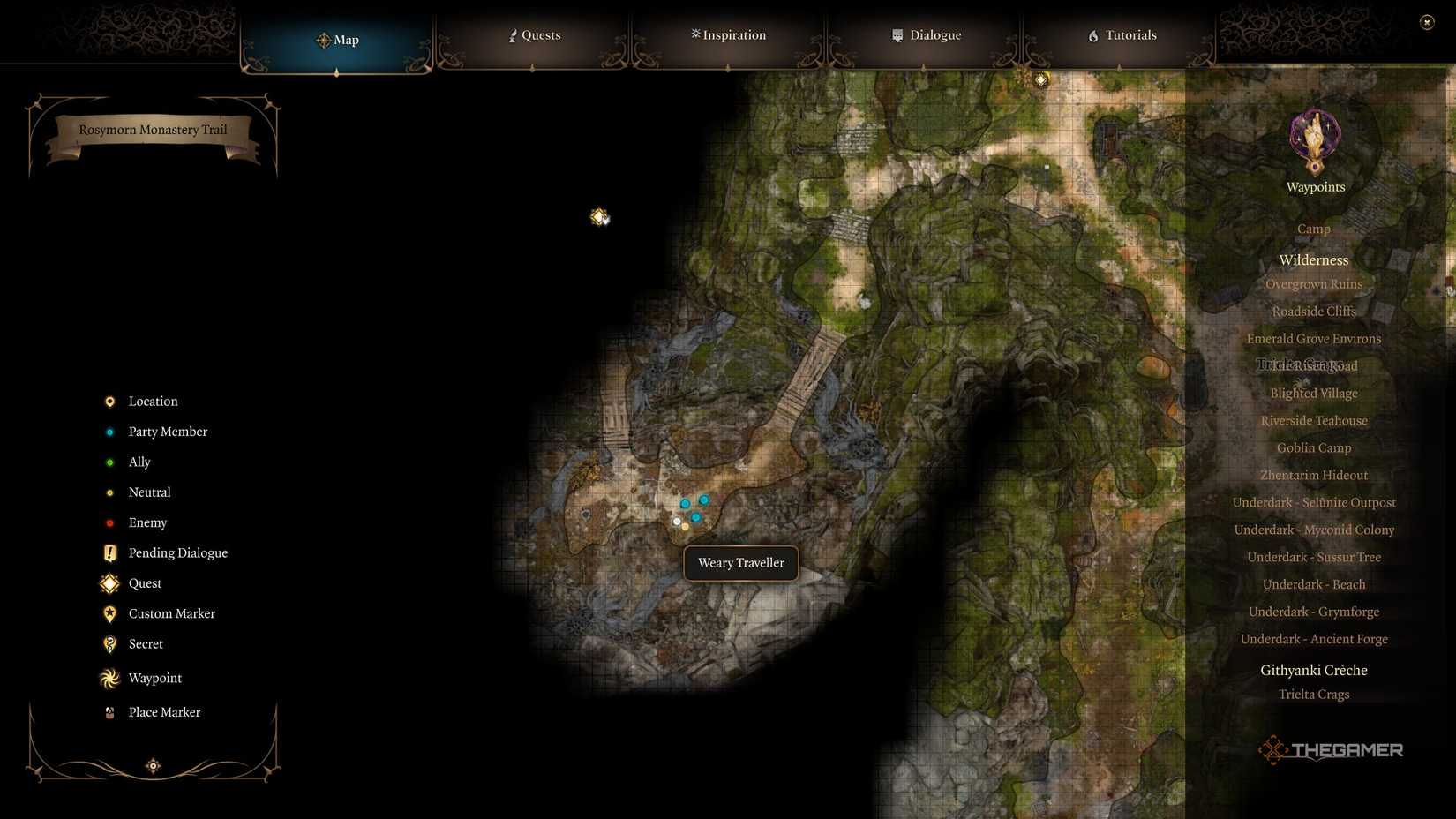Select the Location pin icon in the legend
This screenshot has width=1456, height=819.
[109, 402]
